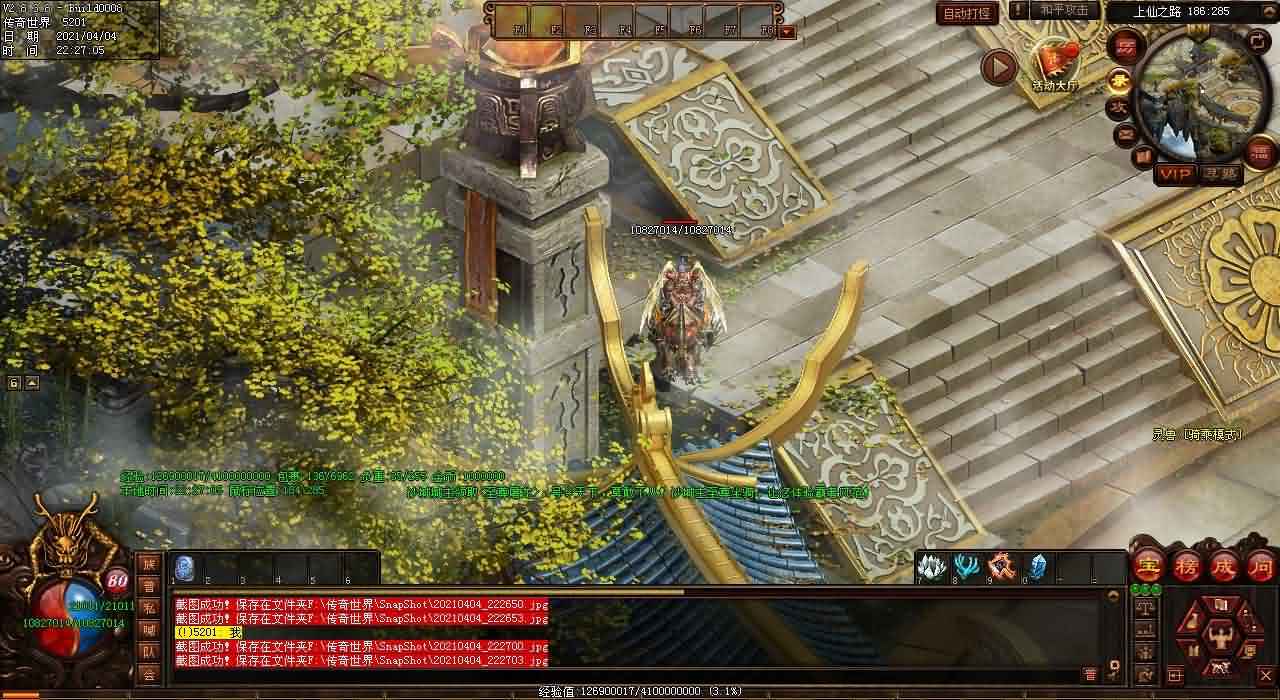Click the 历 calendar button beside minimap
Screen dimensions: 1280x700
pos(1125,47)
